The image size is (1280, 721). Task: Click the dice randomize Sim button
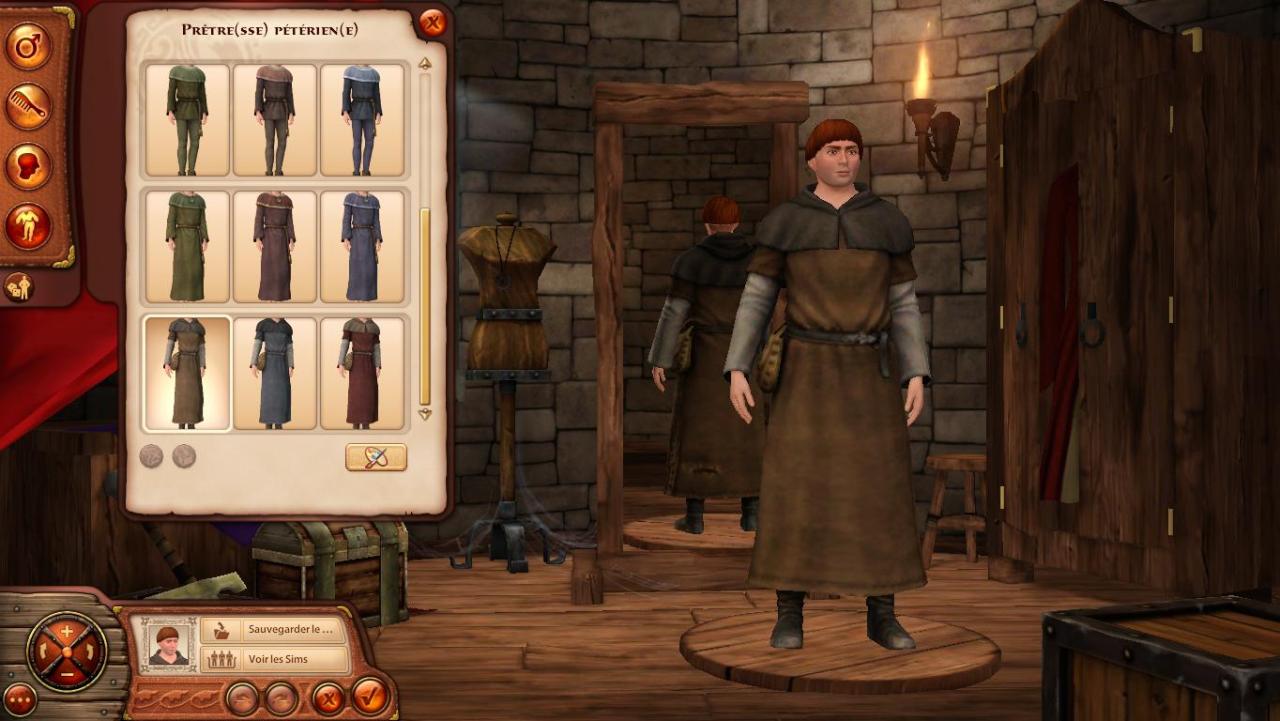tap(19, 287)
